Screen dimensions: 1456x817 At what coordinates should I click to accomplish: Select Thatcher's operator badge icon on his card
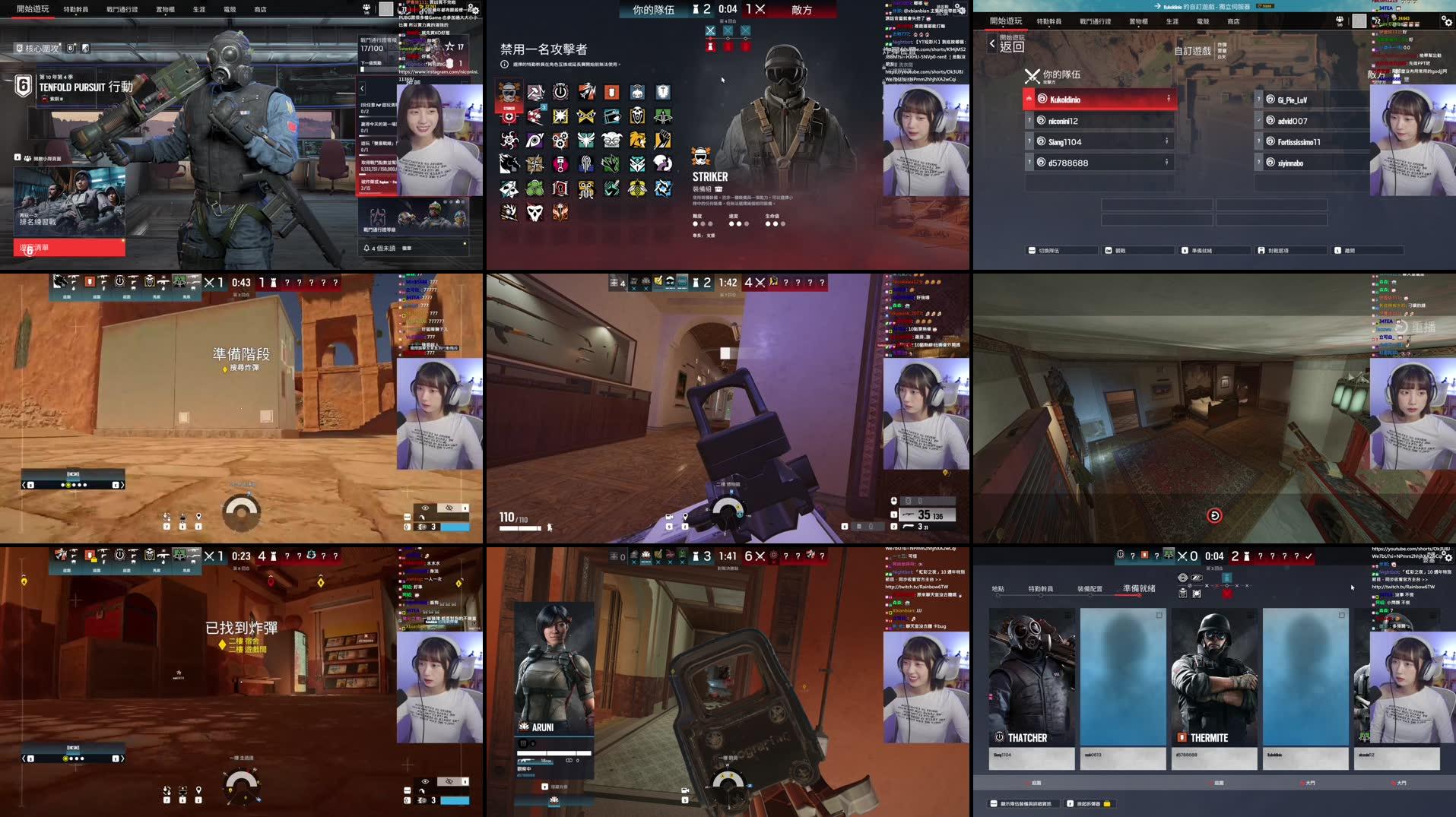pyautogui.click(x=999, y=736)
